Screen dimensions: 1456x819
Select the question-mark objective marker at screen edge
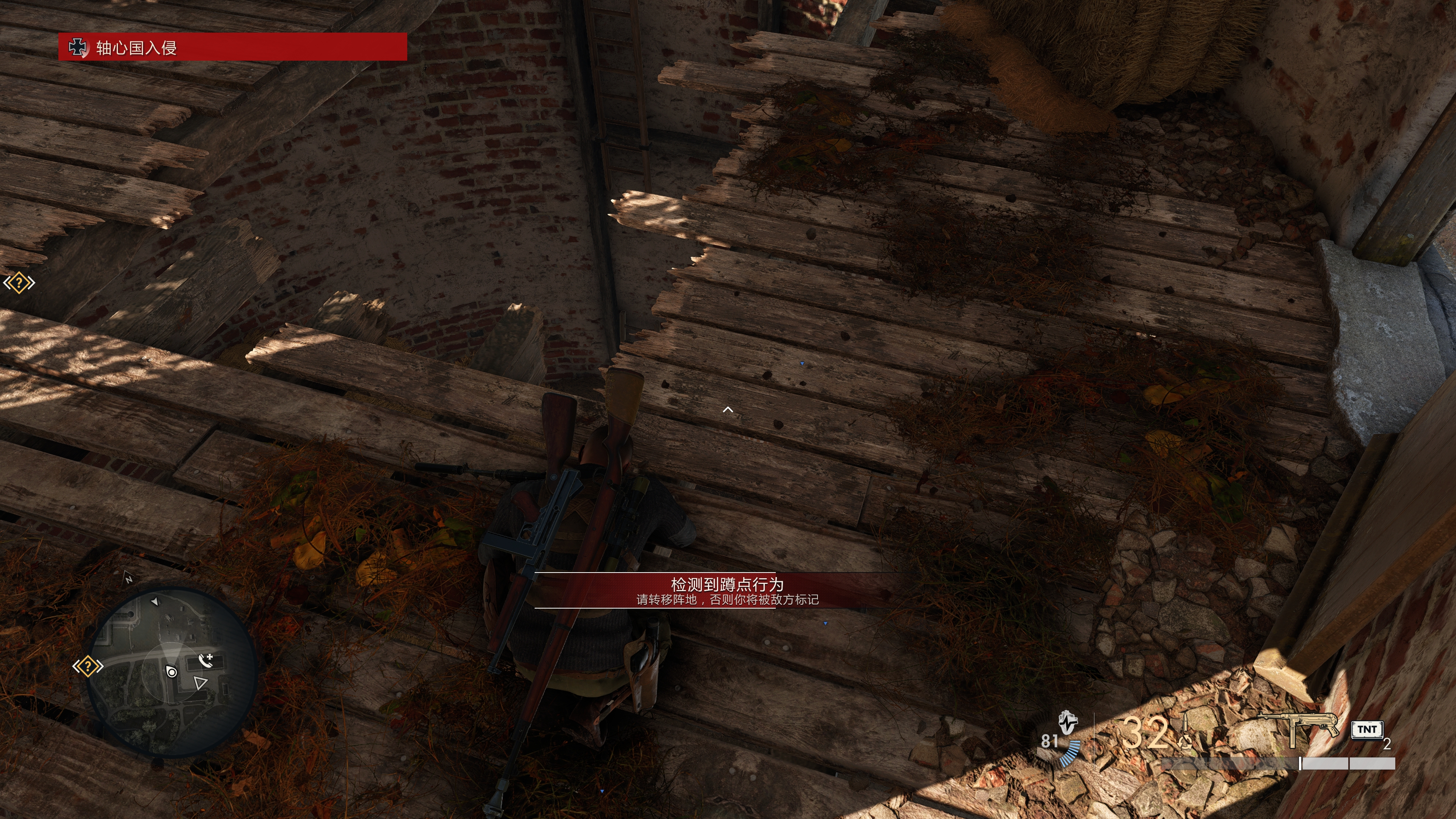(19, 282)
